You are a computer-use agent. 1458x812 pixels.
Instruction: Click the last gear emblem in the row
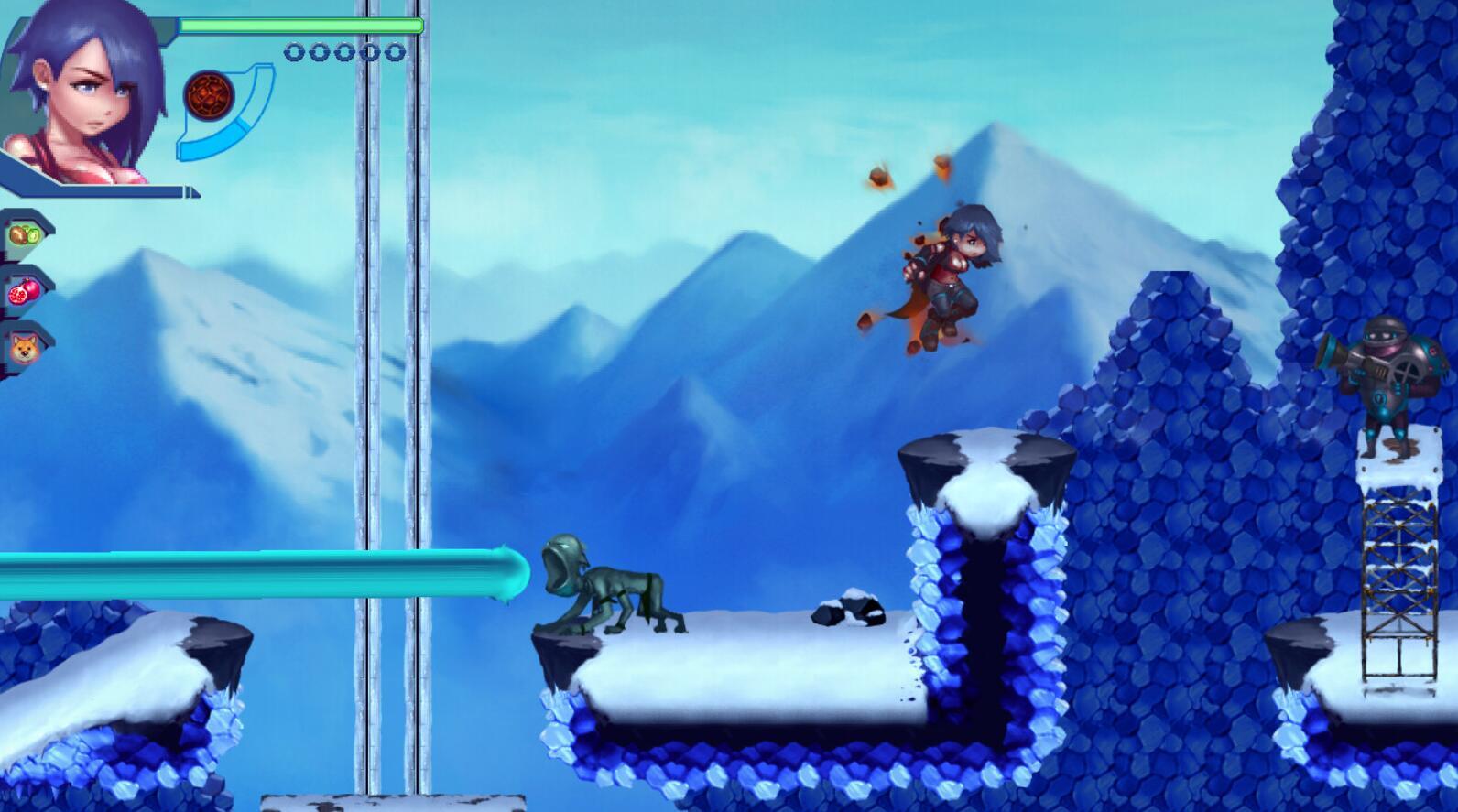(x=397, y=52)
